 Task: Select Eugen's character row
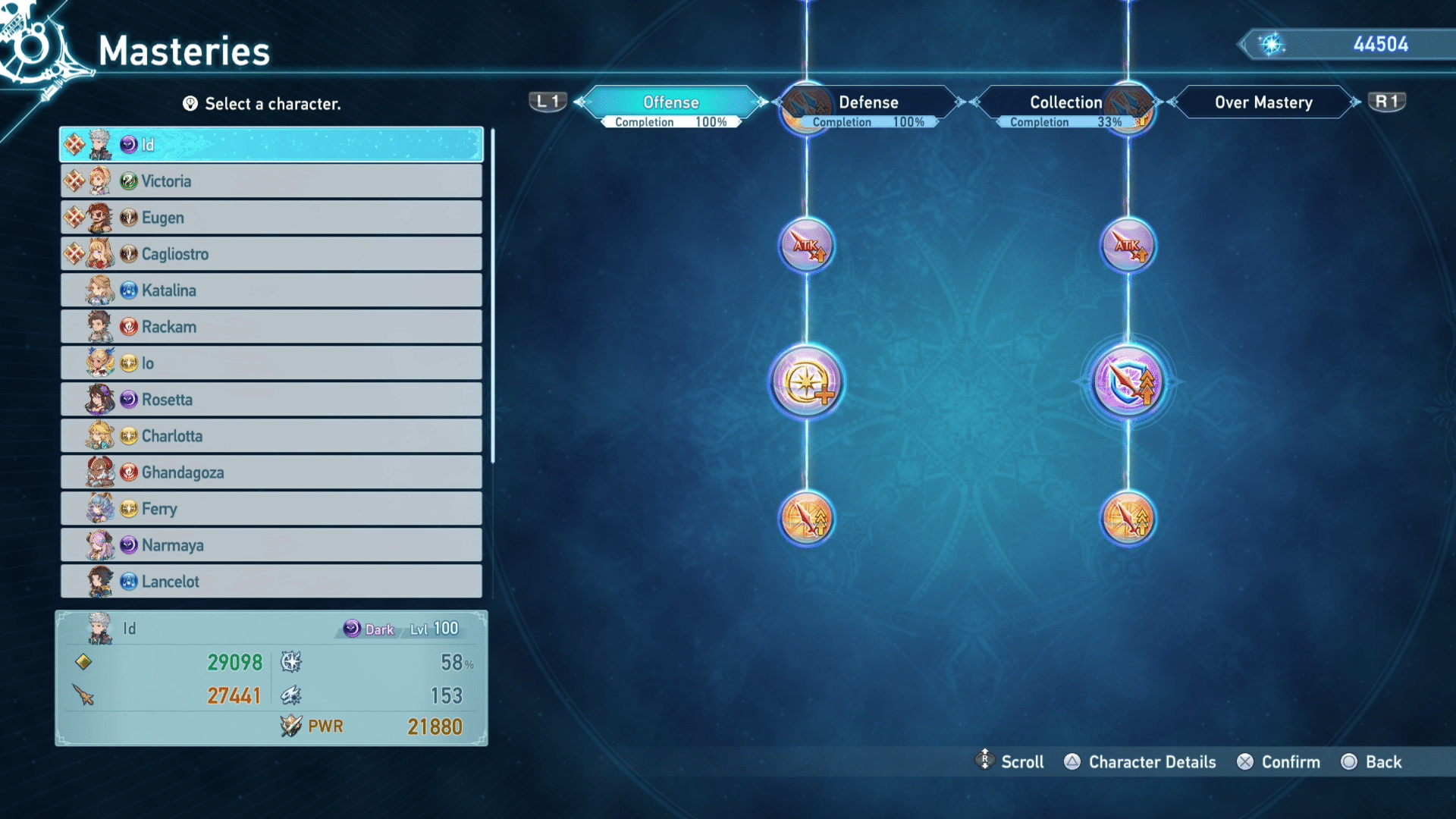(x=271, y=218)
